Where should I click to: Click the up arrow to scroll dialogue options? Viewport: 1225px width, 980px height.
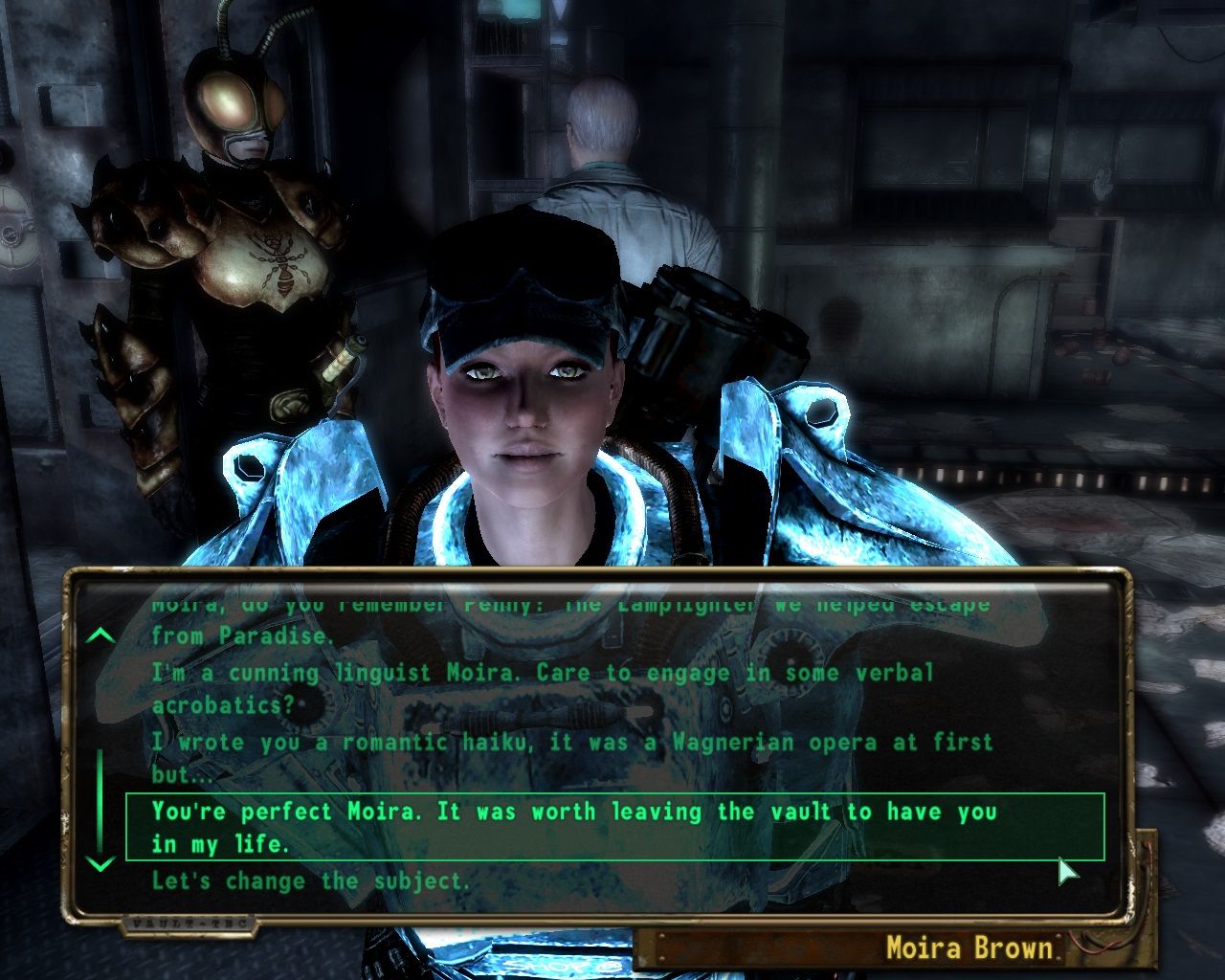coord(99,633)
